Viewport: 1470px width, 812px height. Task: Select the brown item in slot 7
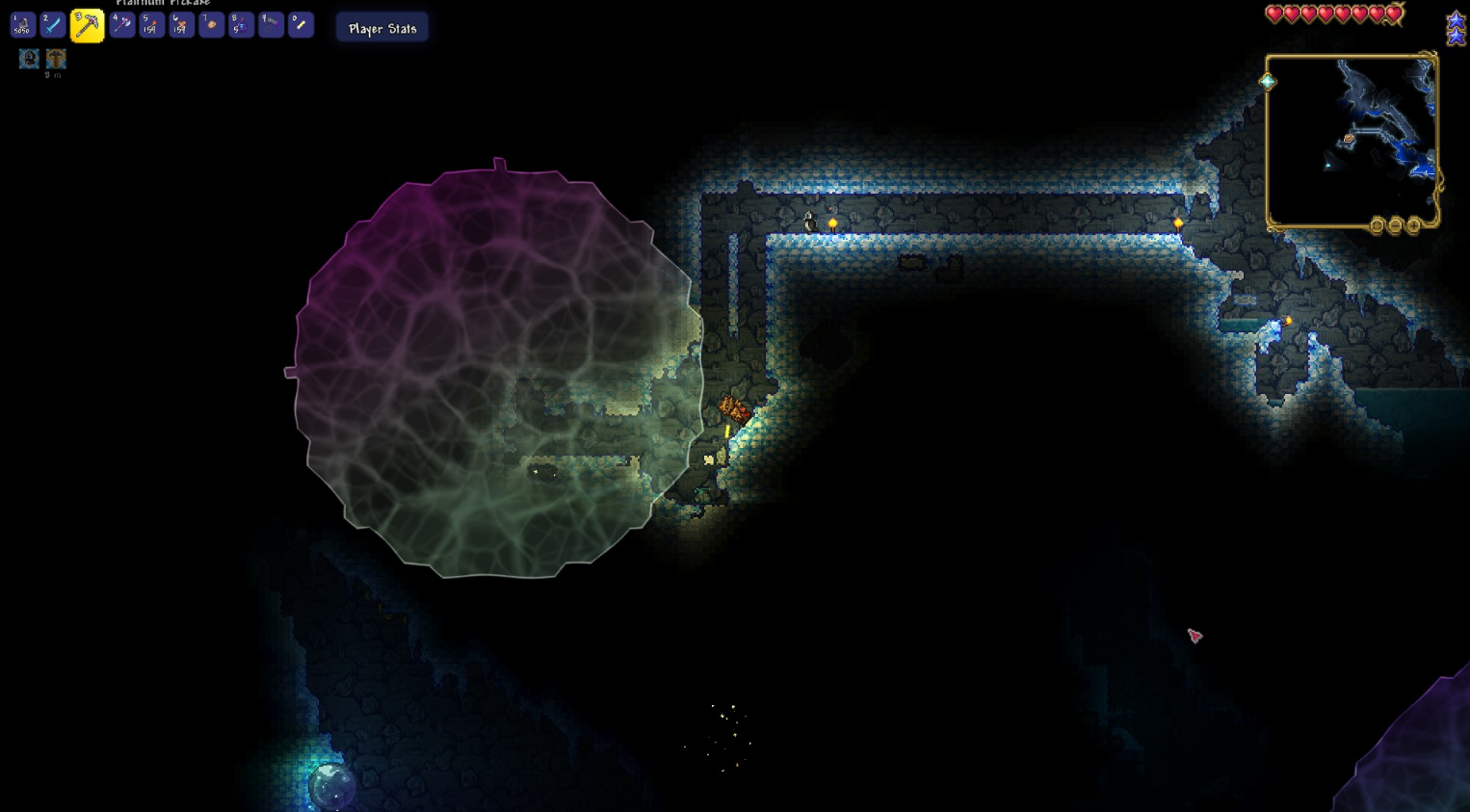pyautogui.click(x=211, y=25)
